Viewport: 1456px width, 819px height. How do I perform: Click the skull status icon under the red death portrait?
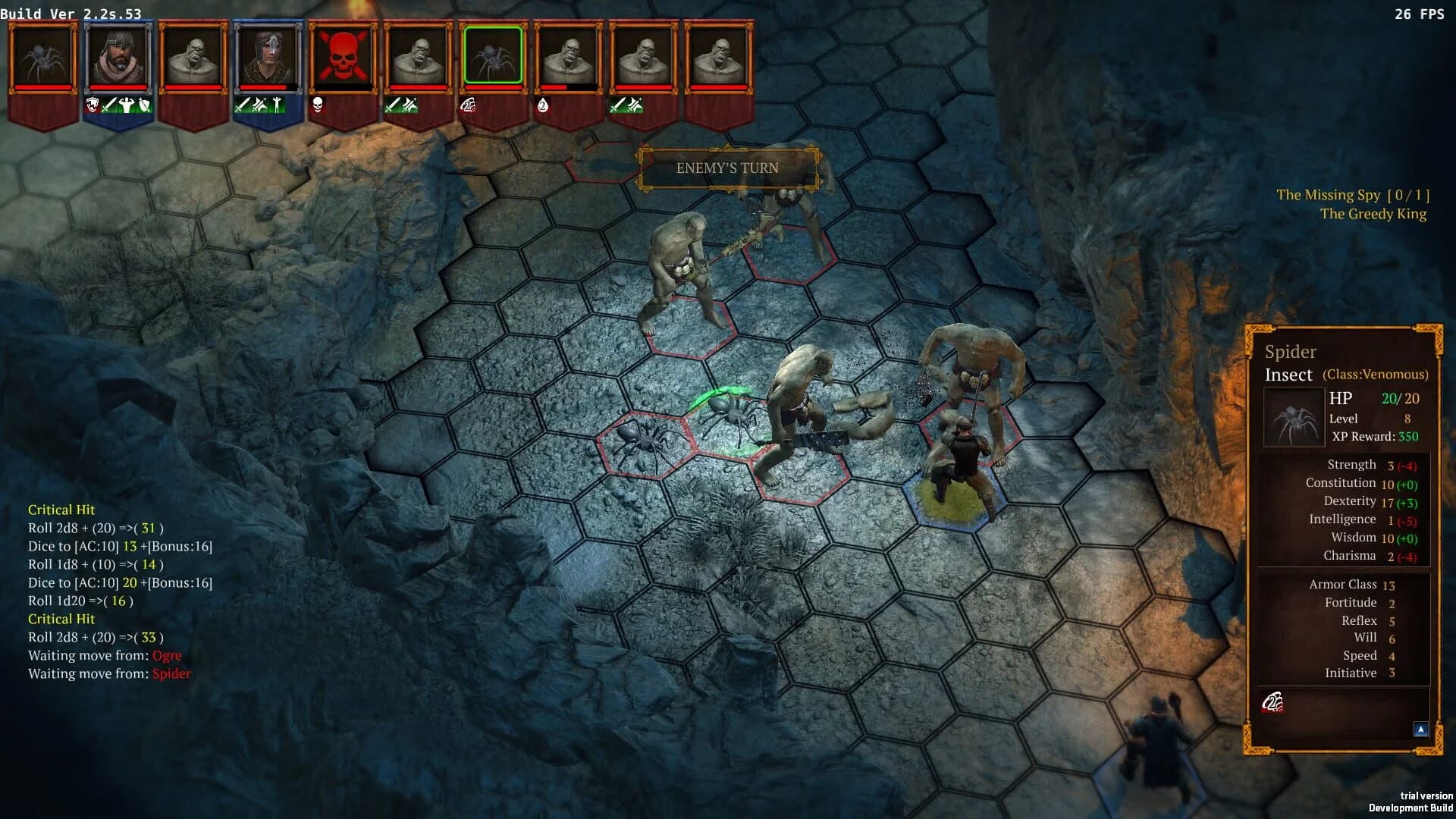(318, 106)
